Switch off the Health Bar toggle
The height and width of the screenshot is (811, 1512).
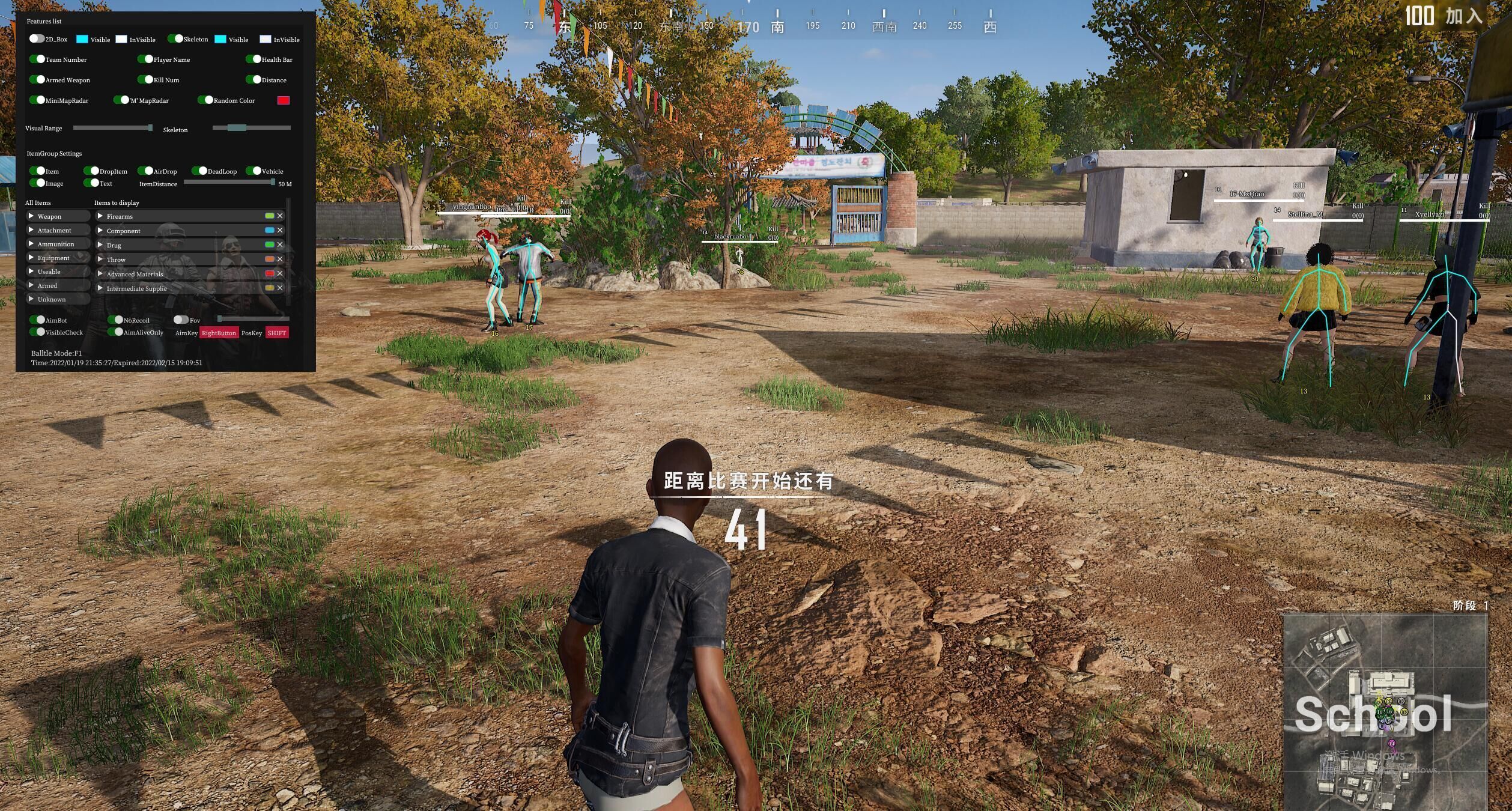(x=254, y=59)
